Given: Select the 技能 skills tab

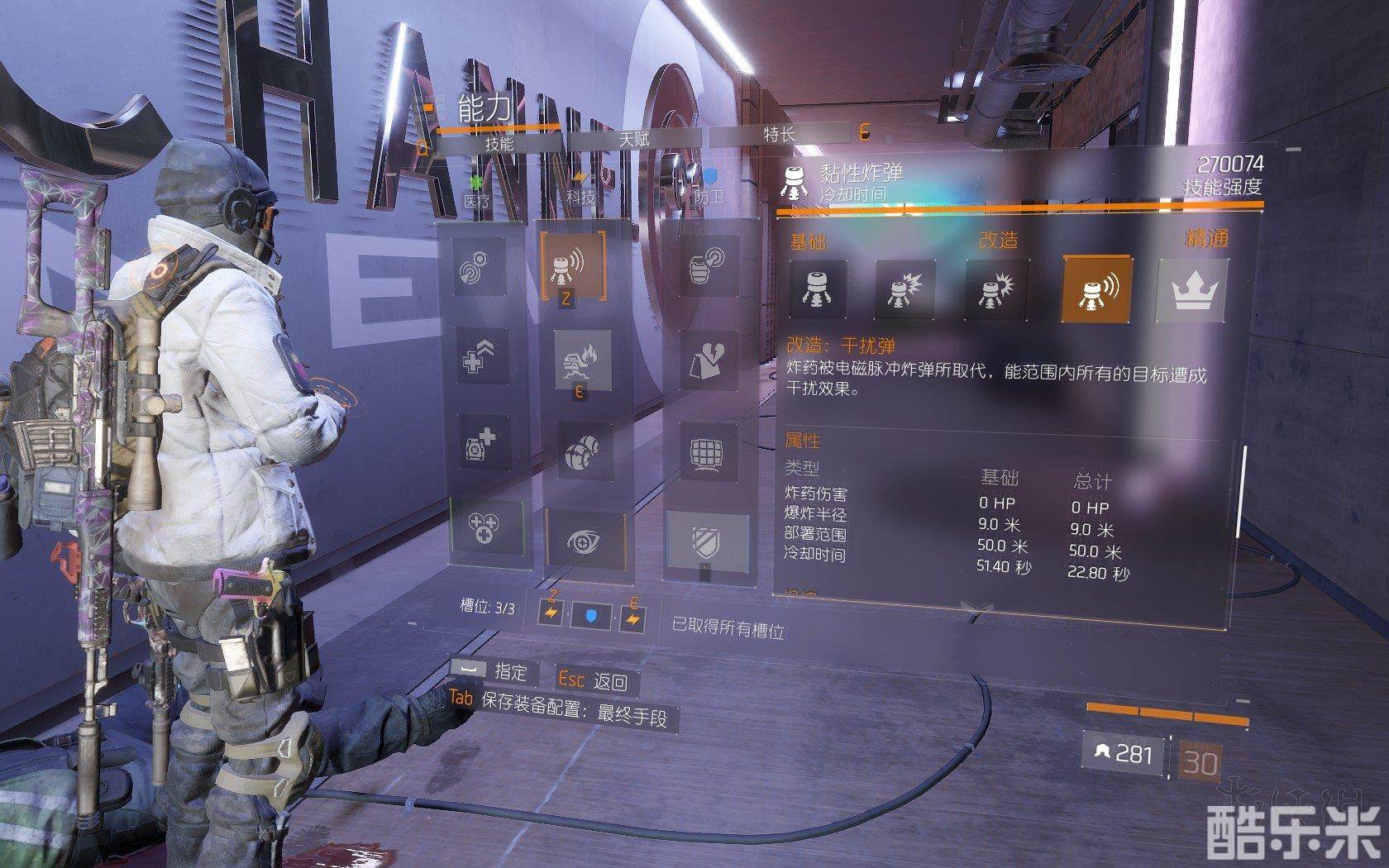Looking at the screenshot, I should (x=499, y=142).
